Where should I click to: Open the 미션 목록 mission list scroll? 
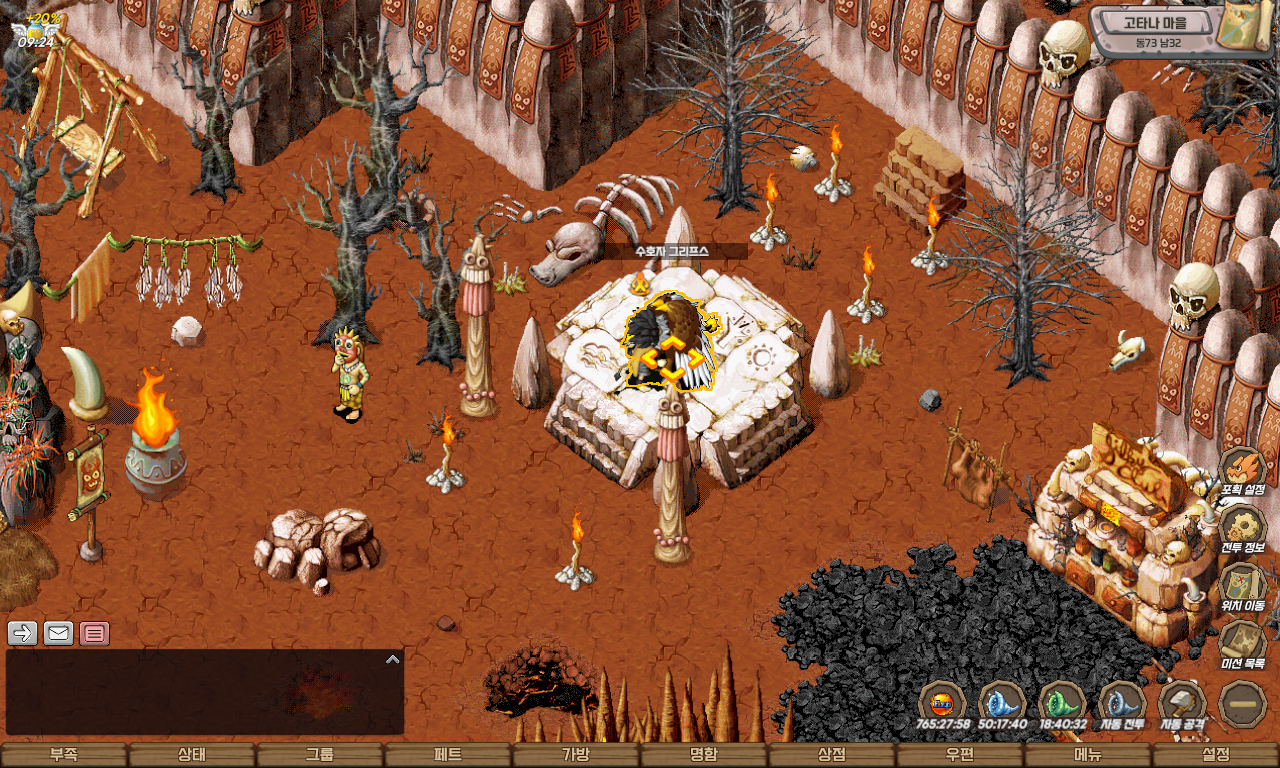tap(1243, 642)
